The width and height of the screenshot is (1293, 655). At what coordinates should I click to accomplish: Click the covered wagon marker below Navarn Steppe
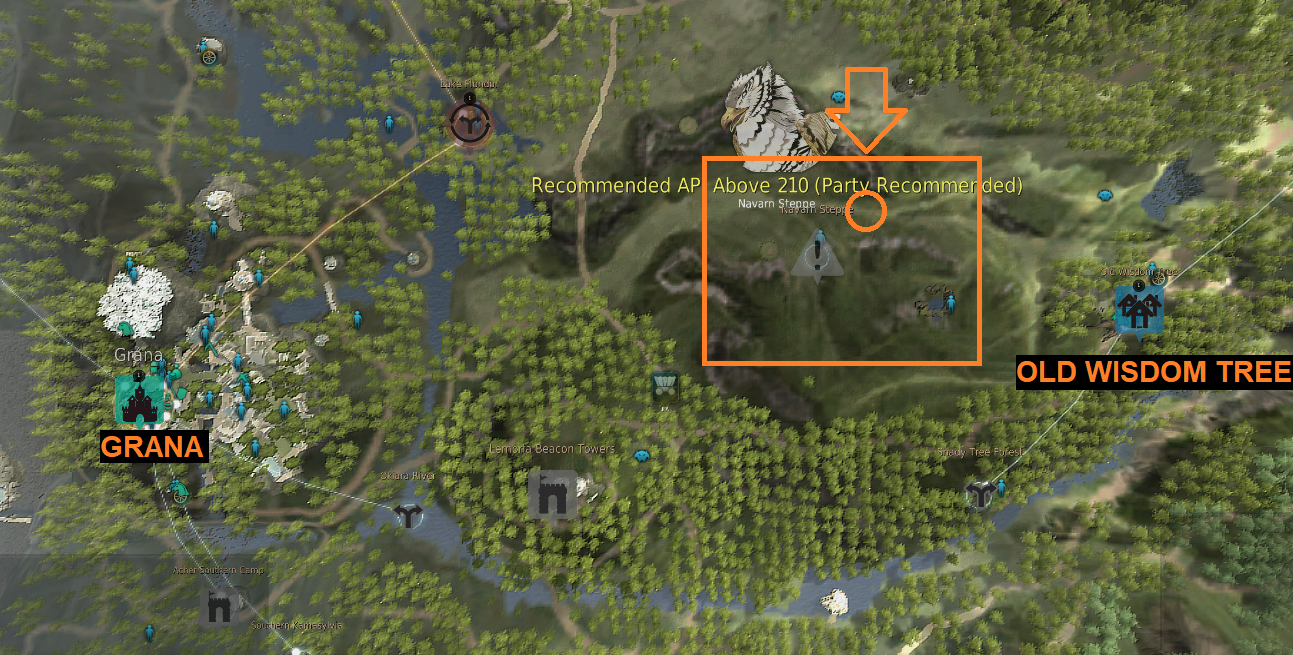tap(664, 385)
